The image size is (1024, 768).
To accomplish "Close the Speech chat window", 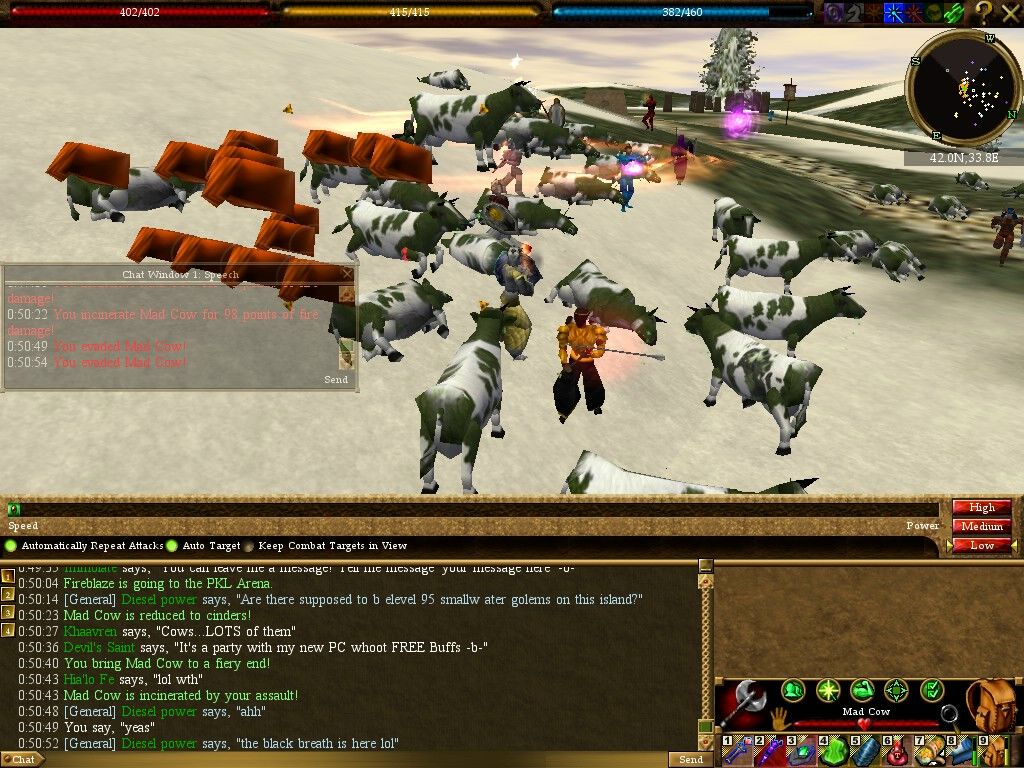I will click(x=347, y=273).
